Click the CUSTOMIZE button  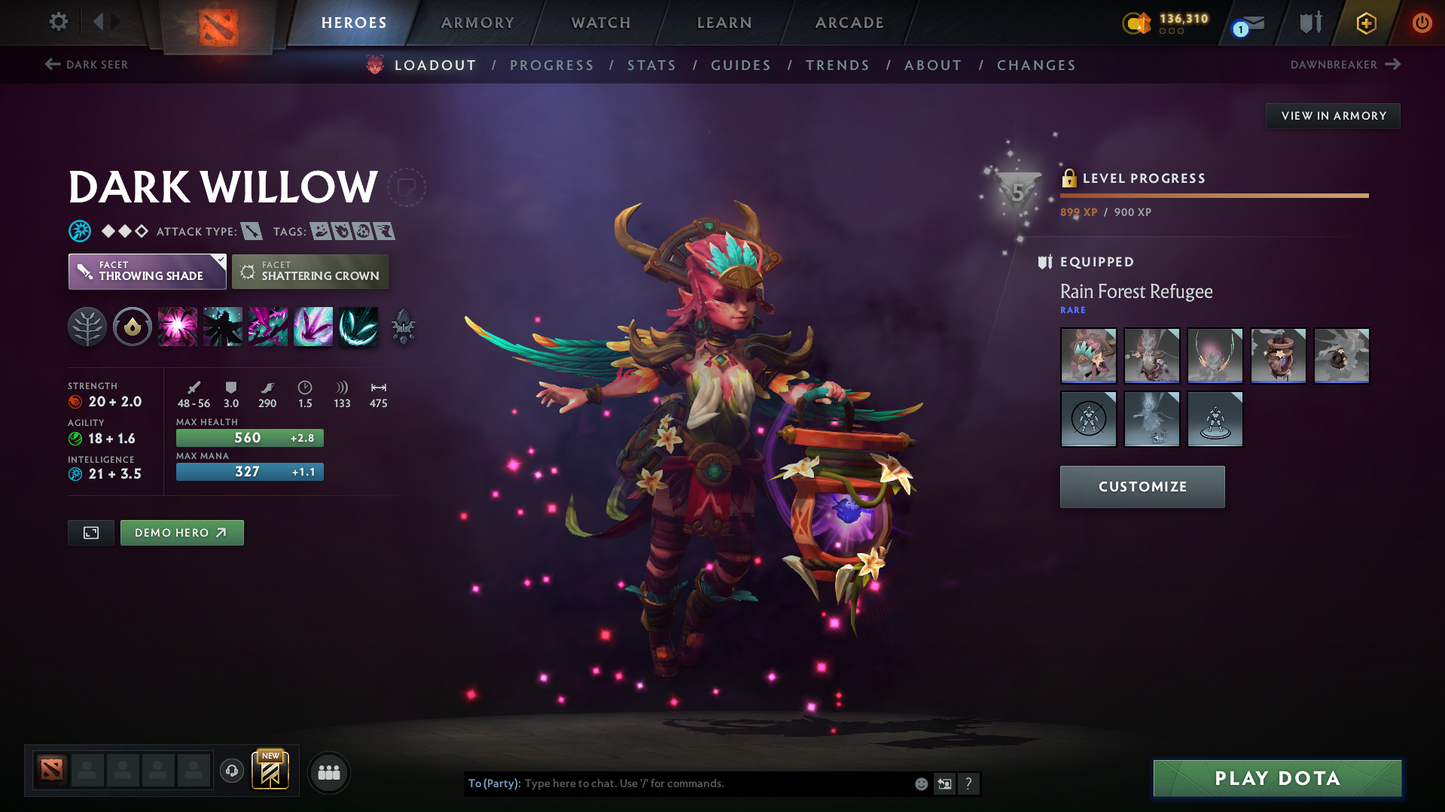[1142, 487]
